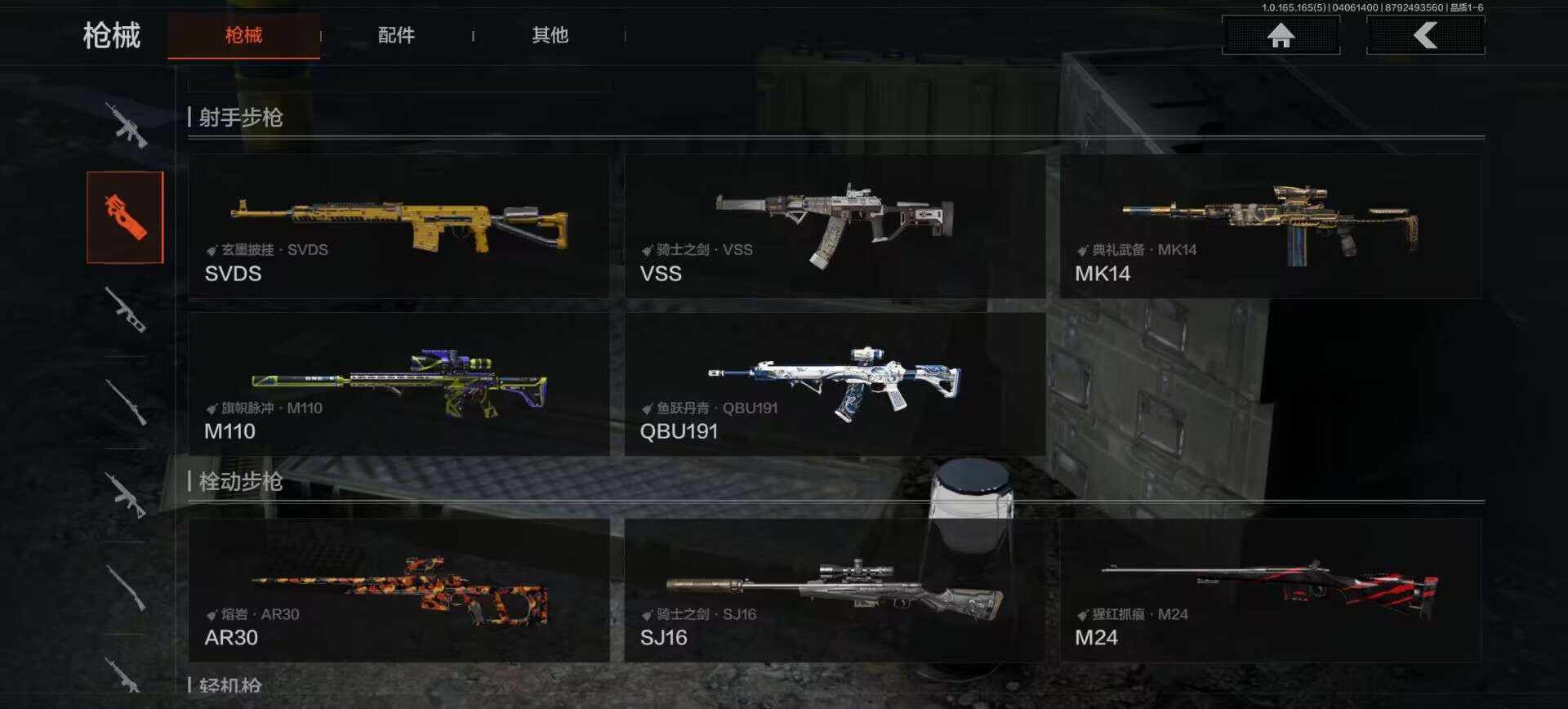The width and height of the screenshot is (1568, 709).
Task: Switch to the 其他 tab
Action: [x=550, y=35]
